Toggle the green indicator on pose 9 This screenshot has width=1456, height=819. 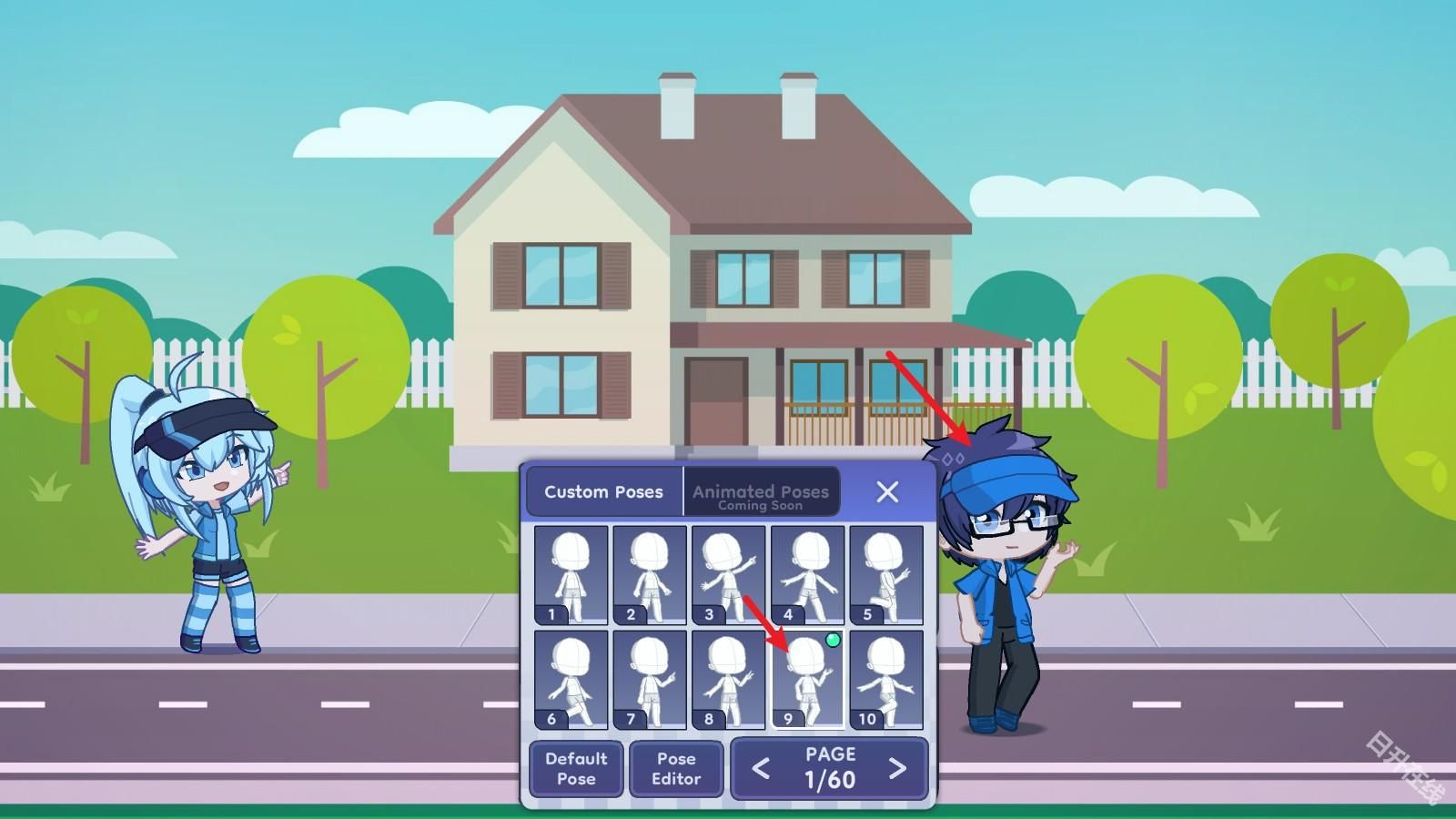pyautogui.click(x=831, y=641)
